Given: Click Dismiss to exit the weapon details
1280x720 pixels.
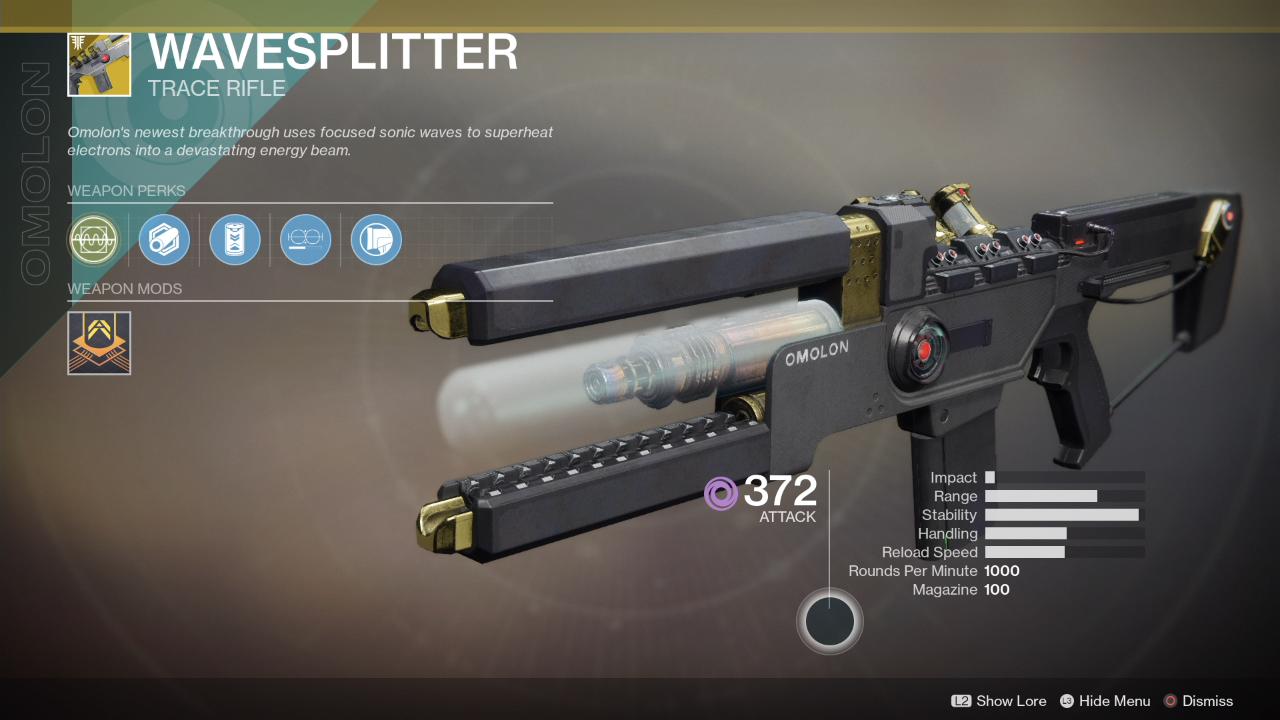Looking at the screenshot, I should [1207, 701].
